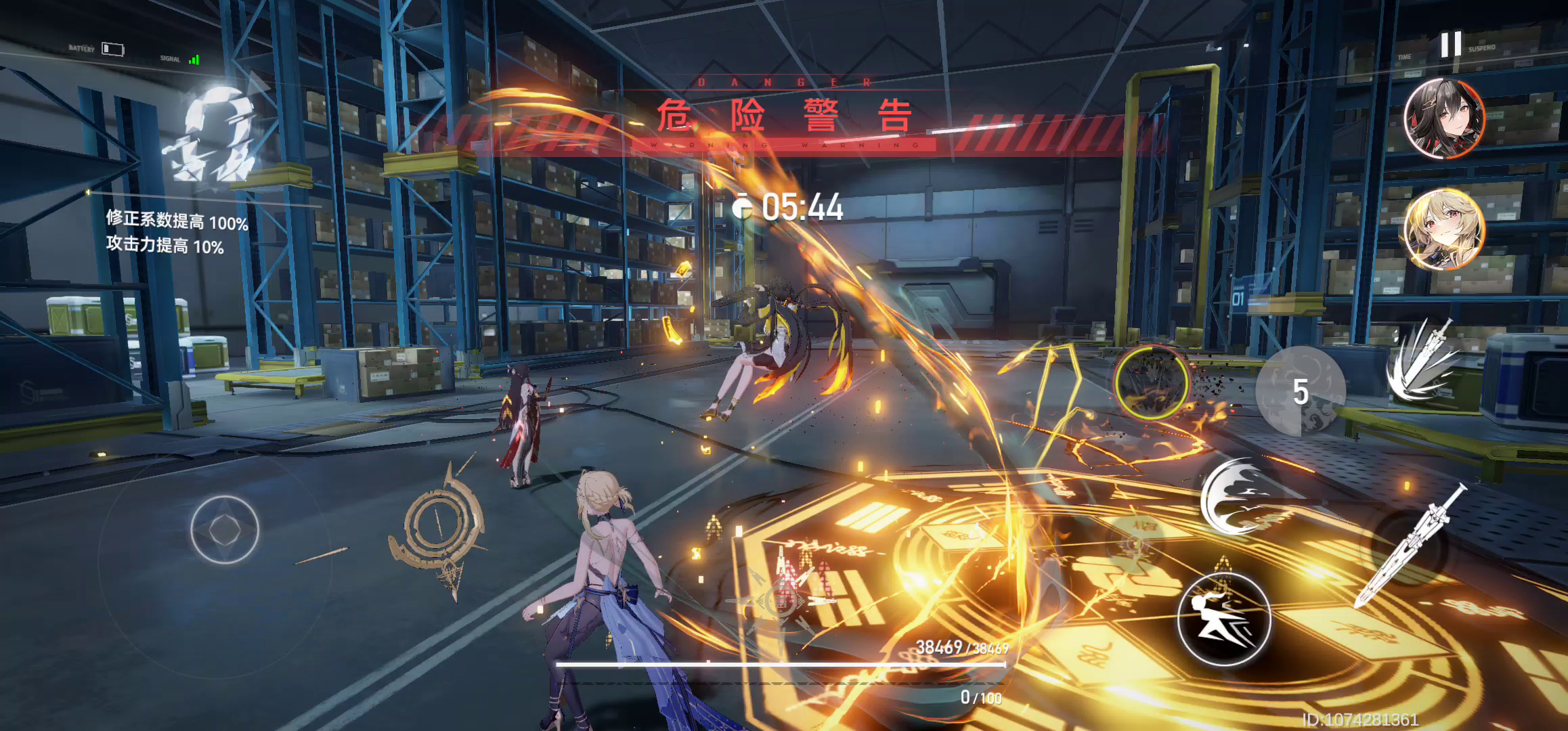This screenshot has width=1568, height=731.
Task: Tap the dodge dash button
Action: (x=1223, y=619)
